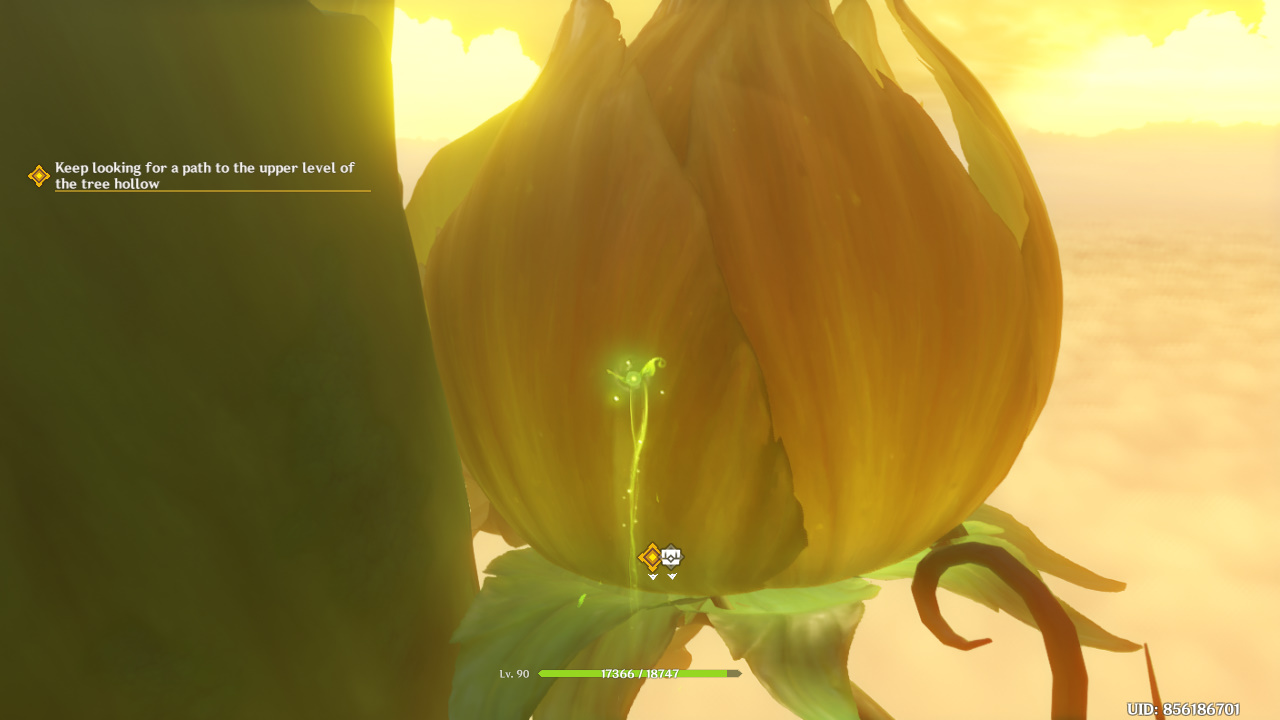Tap the glowing orb atop the sprout

tap(632, 378)
